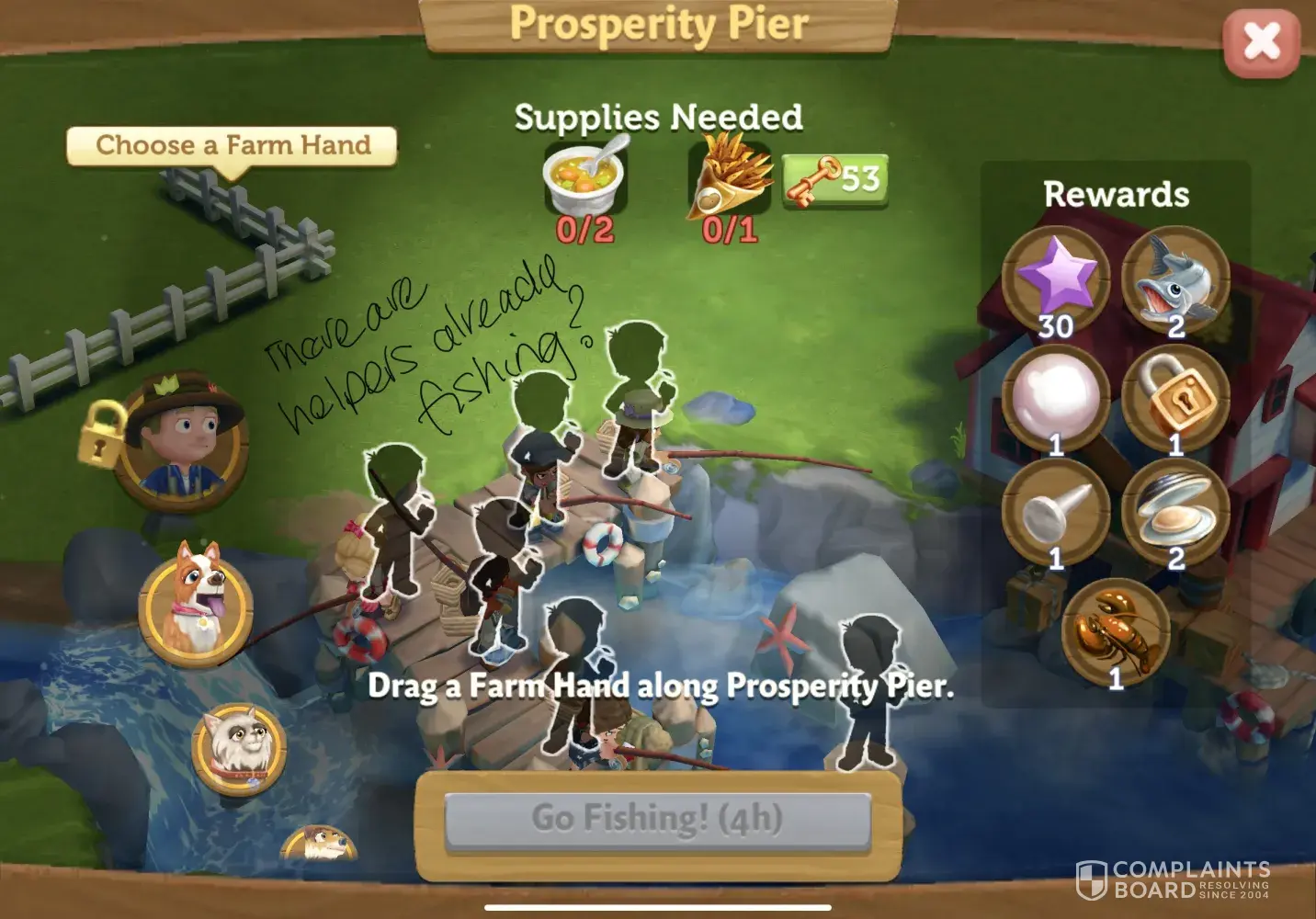View the silver nail reward

coord(1056,513)
